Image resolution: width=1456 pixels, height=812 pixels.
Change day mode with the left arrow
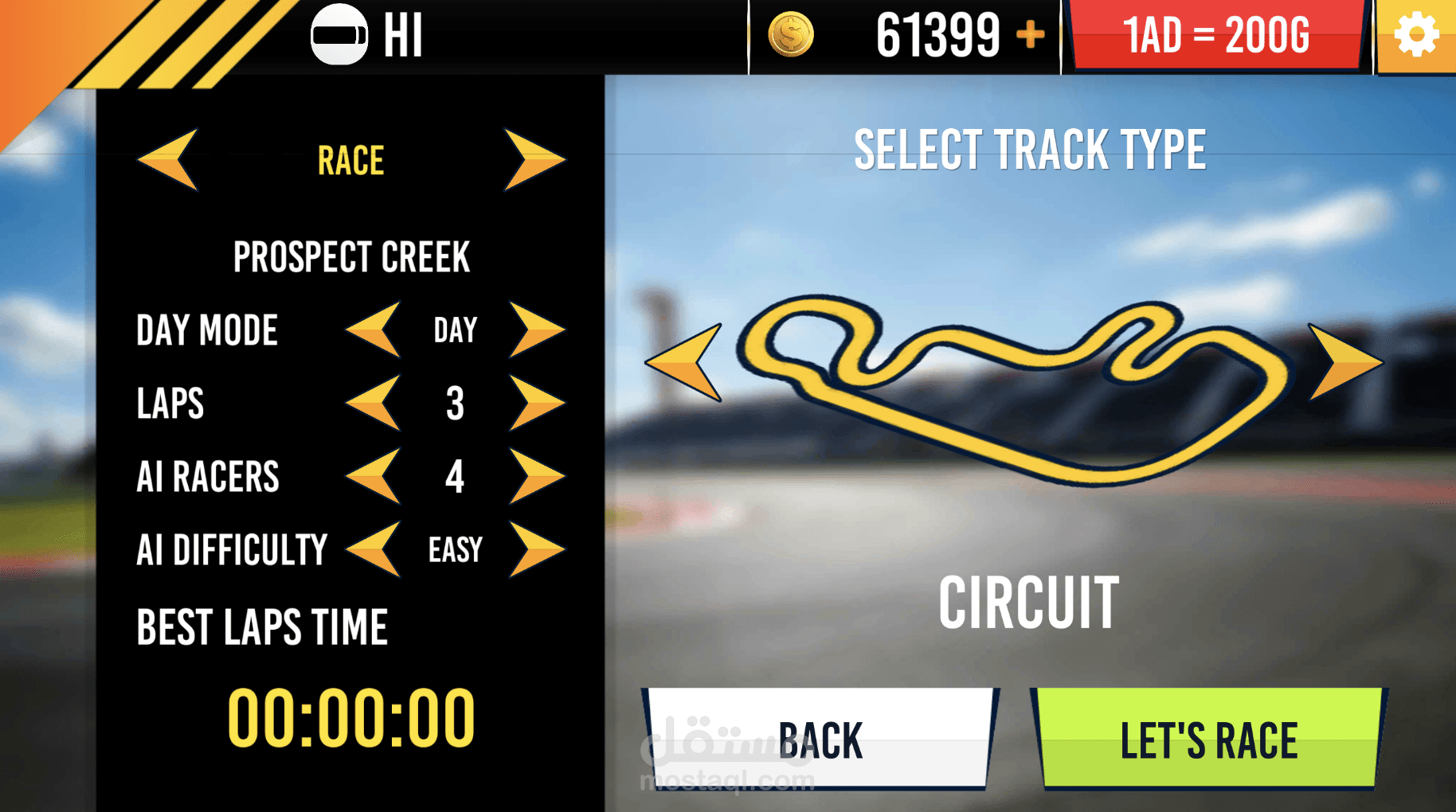(374, 330)
